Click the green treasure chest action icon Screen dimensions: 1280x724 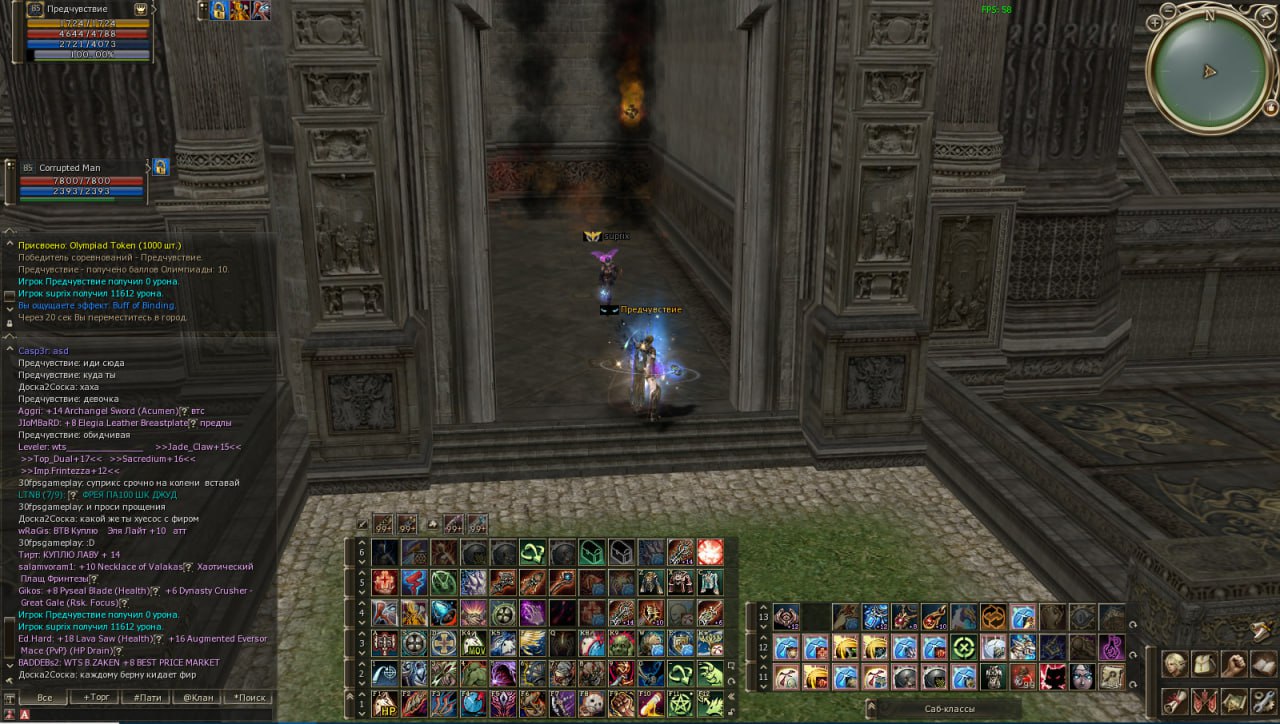pos(593,552)
